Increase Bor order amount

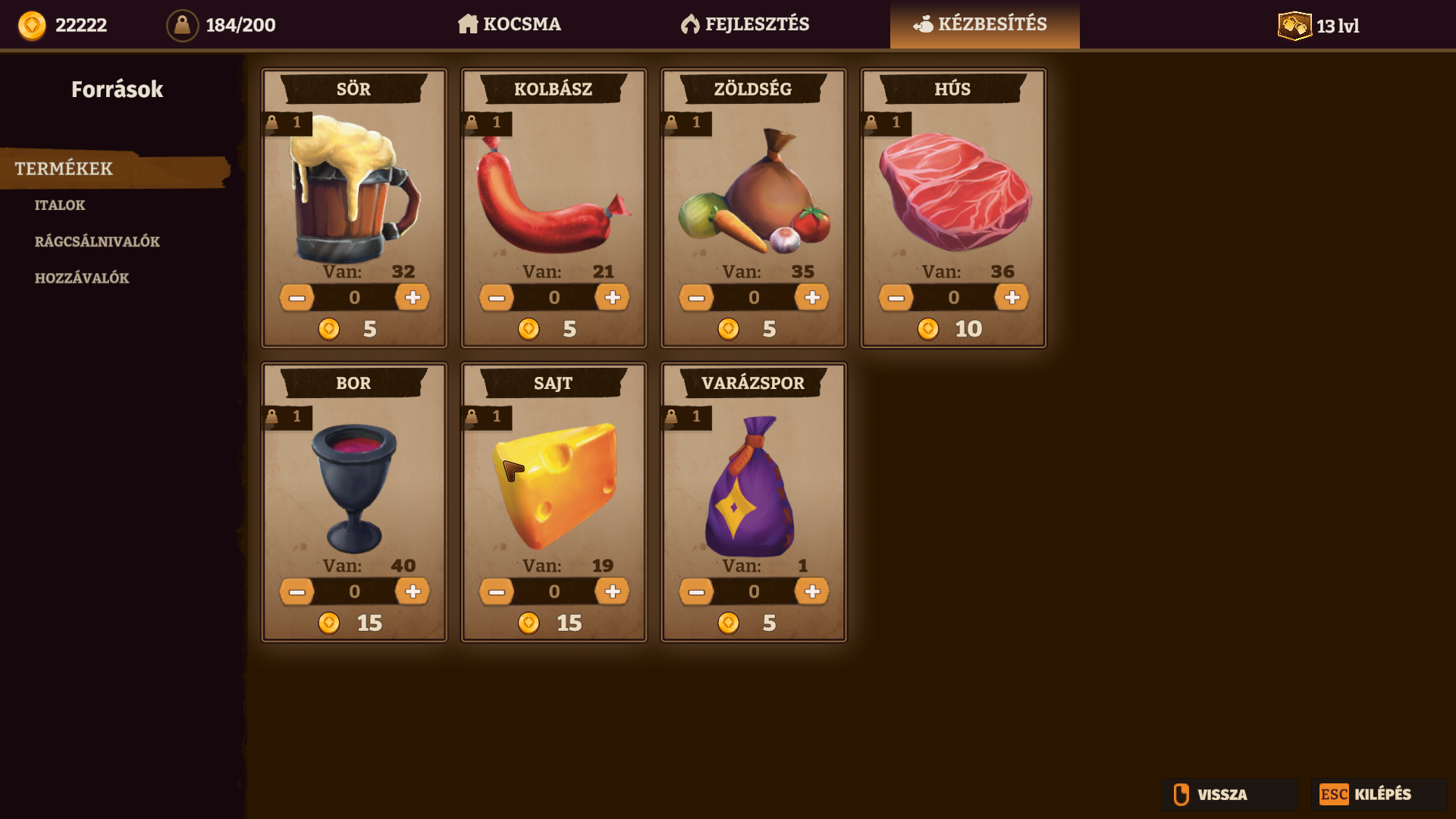point(413,591)
